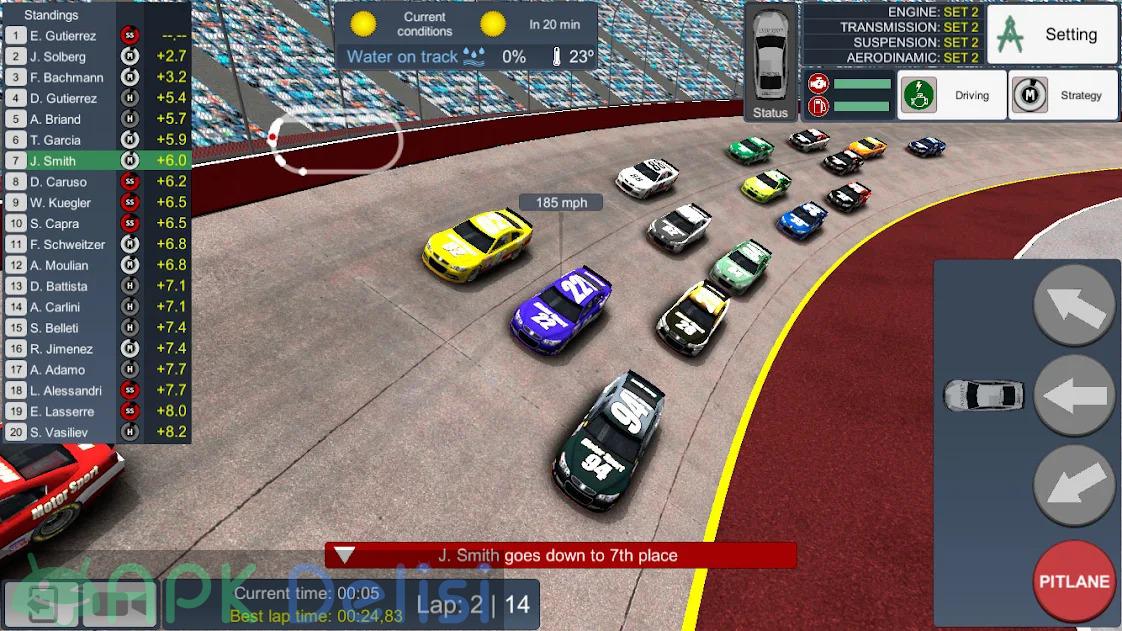Image resolution: width=1122 pixels, height=631 pixels.
Task: Choose J. Solberg's standings row
Action: (97, 56)
